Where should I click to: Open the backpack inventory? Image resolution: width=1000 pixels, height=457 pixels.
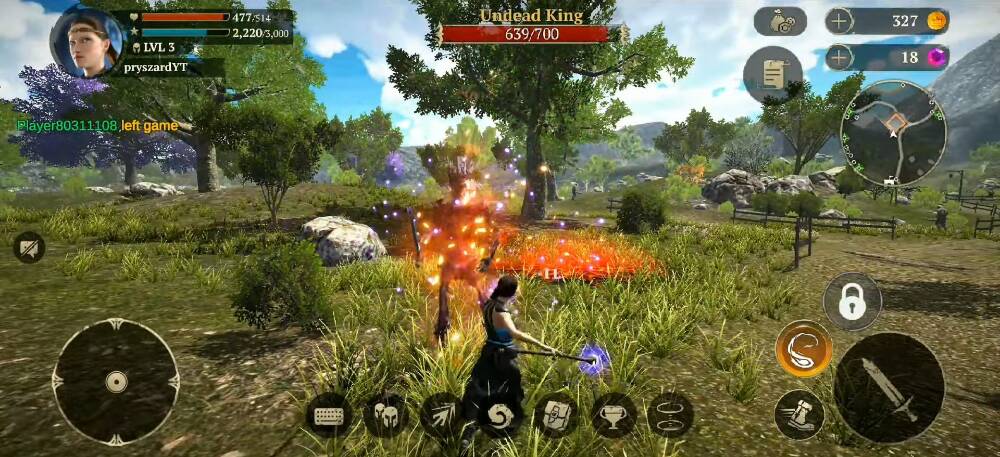click(x=556, y=415)
